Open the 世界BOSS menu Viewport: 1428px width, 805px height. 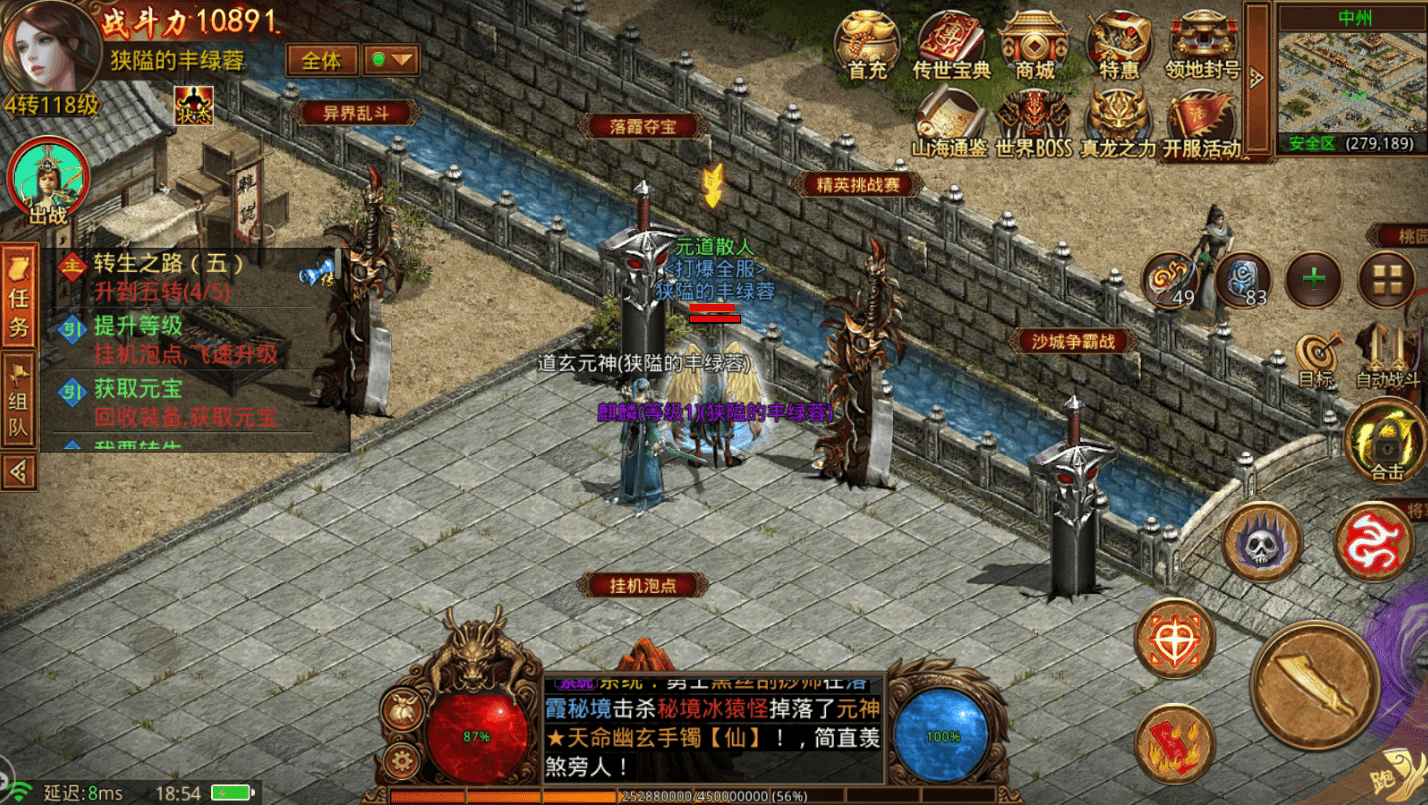1033,122
